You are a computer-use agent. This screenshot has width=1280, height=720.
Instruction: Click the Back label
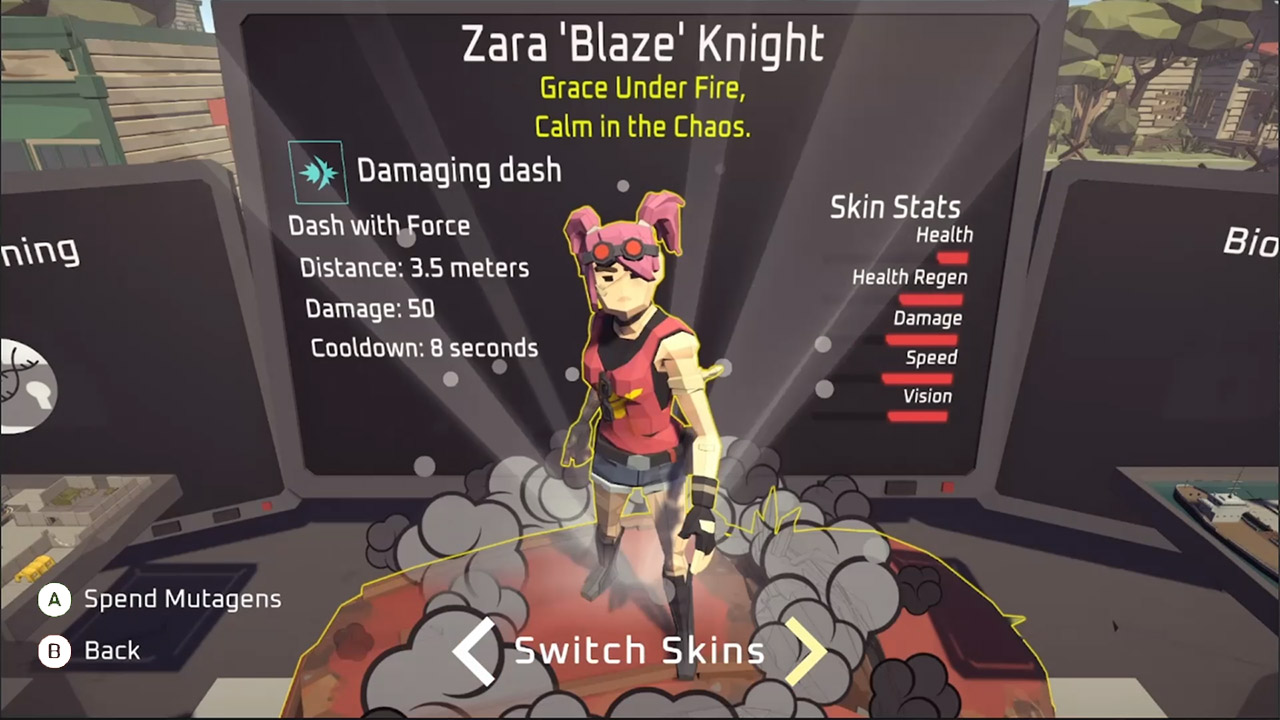[112, 651]
